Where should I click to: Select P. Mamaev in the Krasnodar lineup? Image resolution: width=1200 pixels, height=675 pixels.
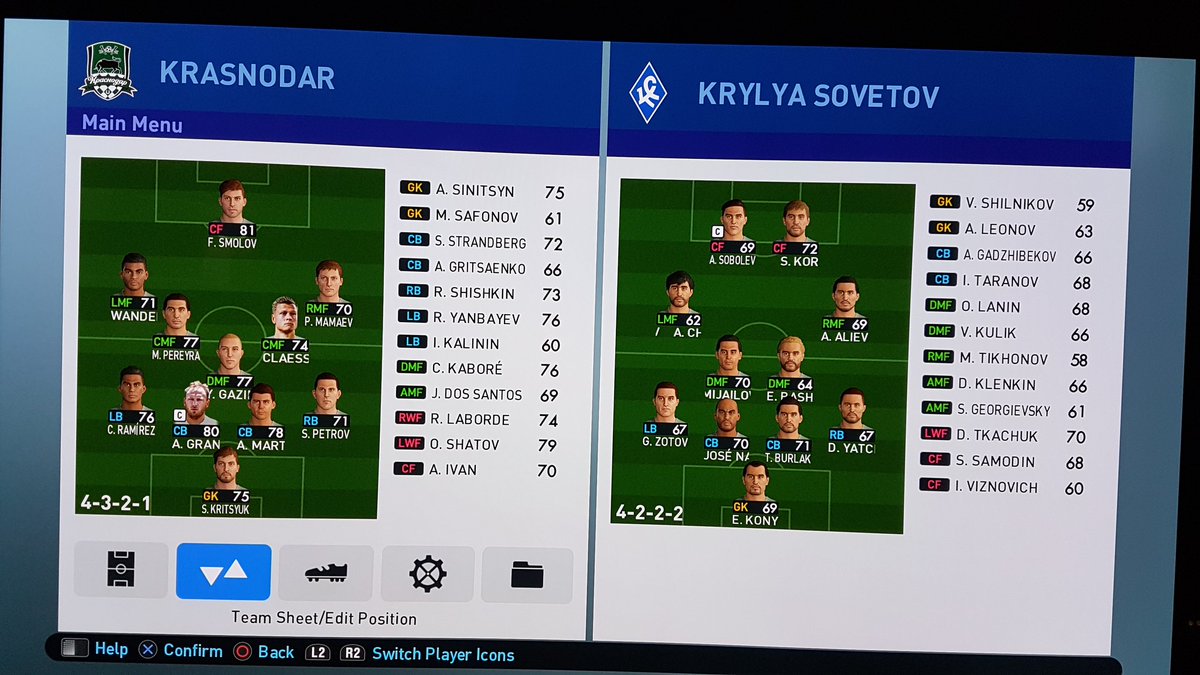click(x=327, y=292)
